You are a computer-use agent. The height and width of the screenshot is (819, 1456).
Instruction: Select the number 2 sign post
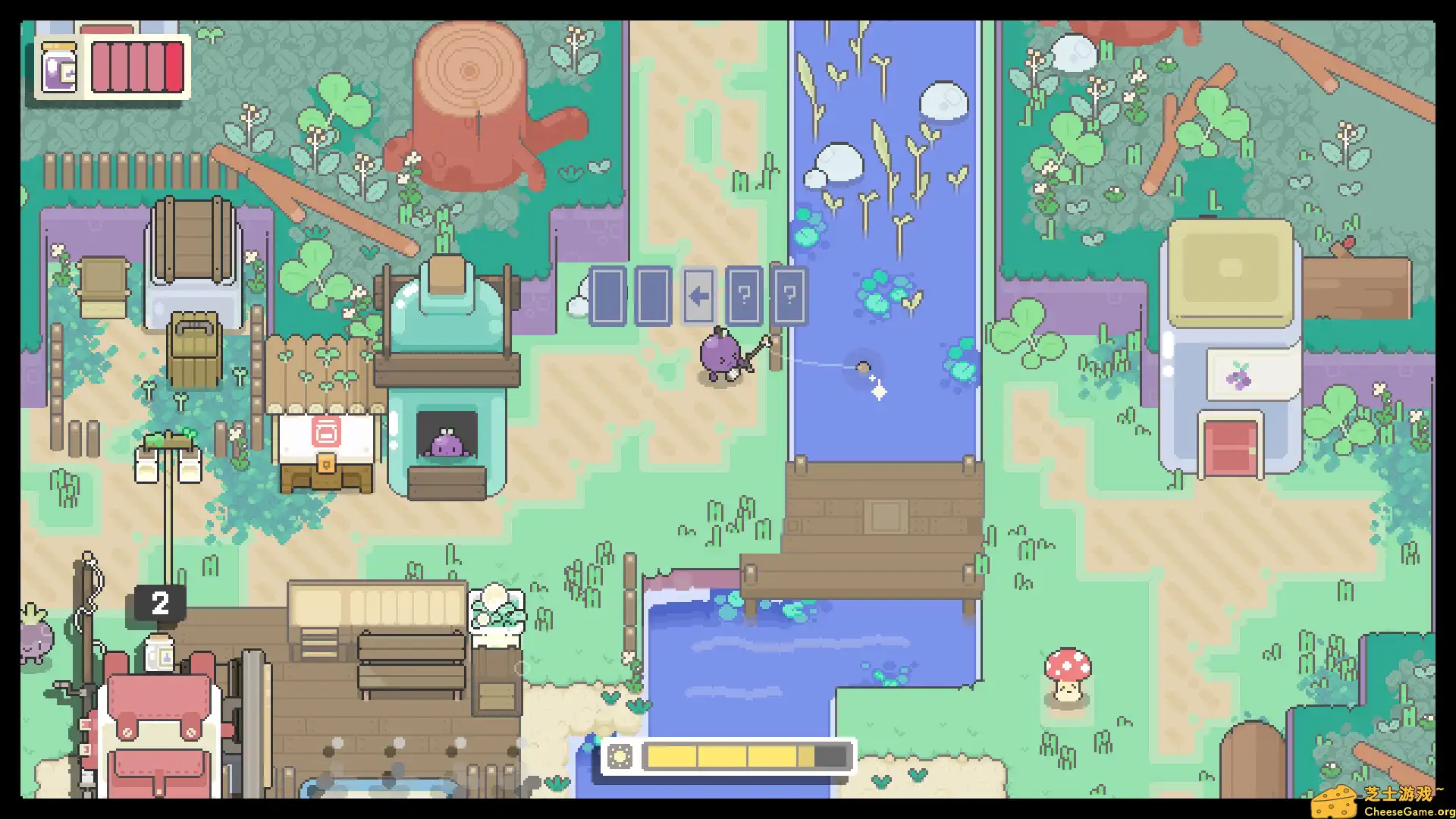(160, 601)
